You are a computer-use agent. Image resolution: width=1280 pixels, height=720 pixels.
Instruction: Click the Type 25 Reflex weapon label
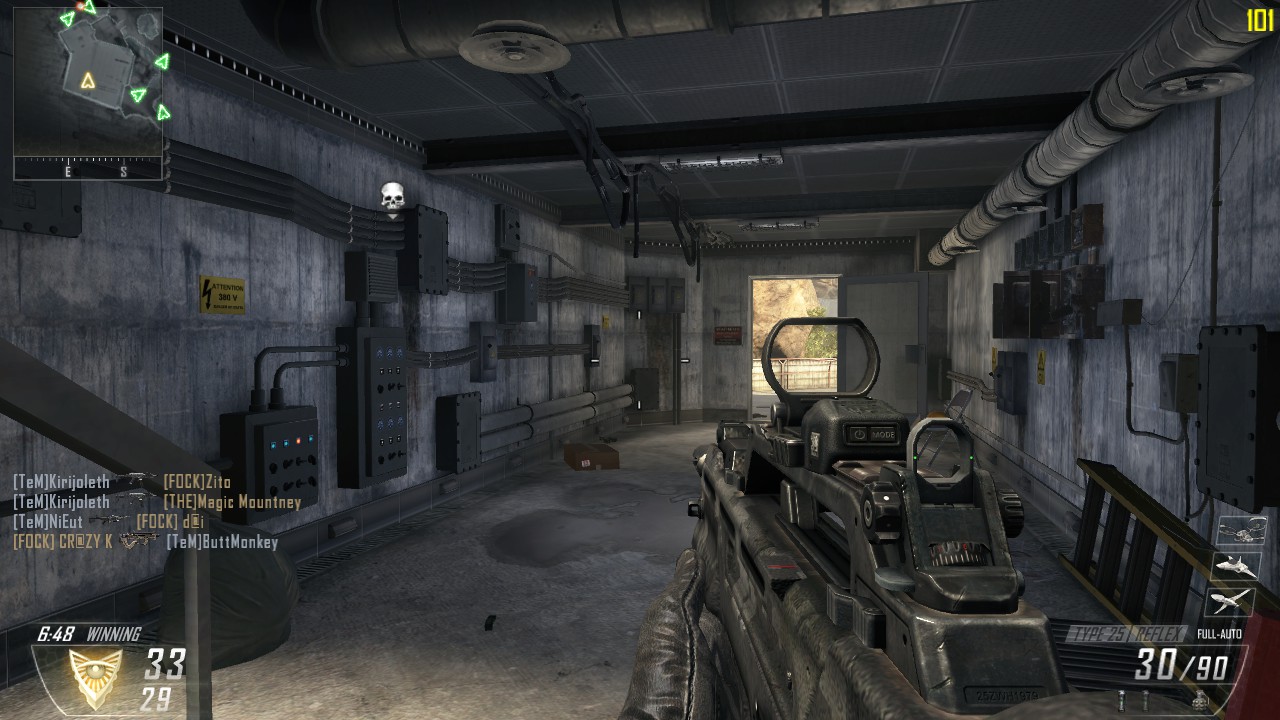pyautogui.click(x=1127, y=634)
